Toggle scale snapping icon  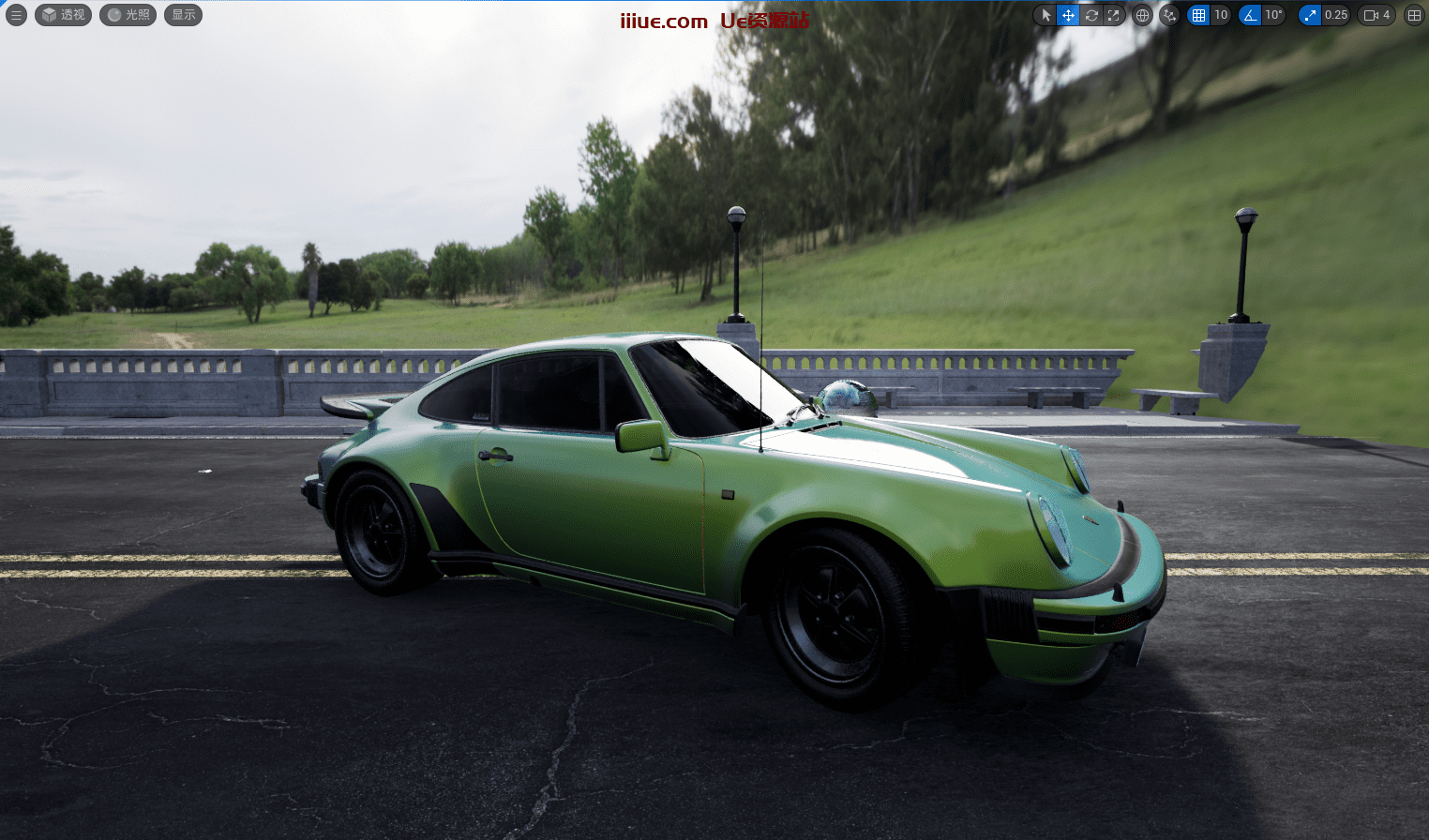point(1310,15)
